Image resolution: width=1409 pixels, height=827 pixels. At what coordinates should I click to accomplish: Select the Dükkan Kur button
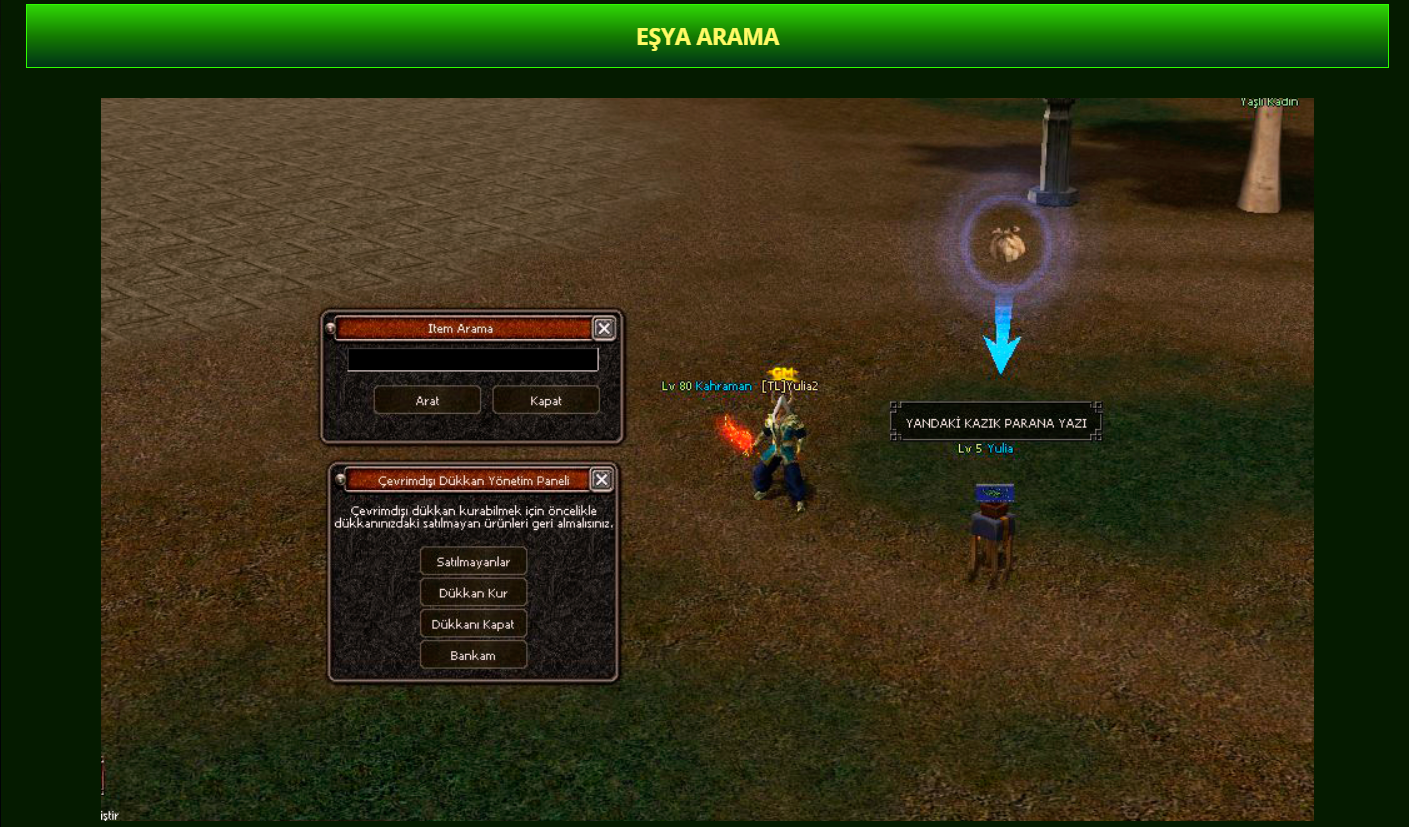tap(473, 593)
